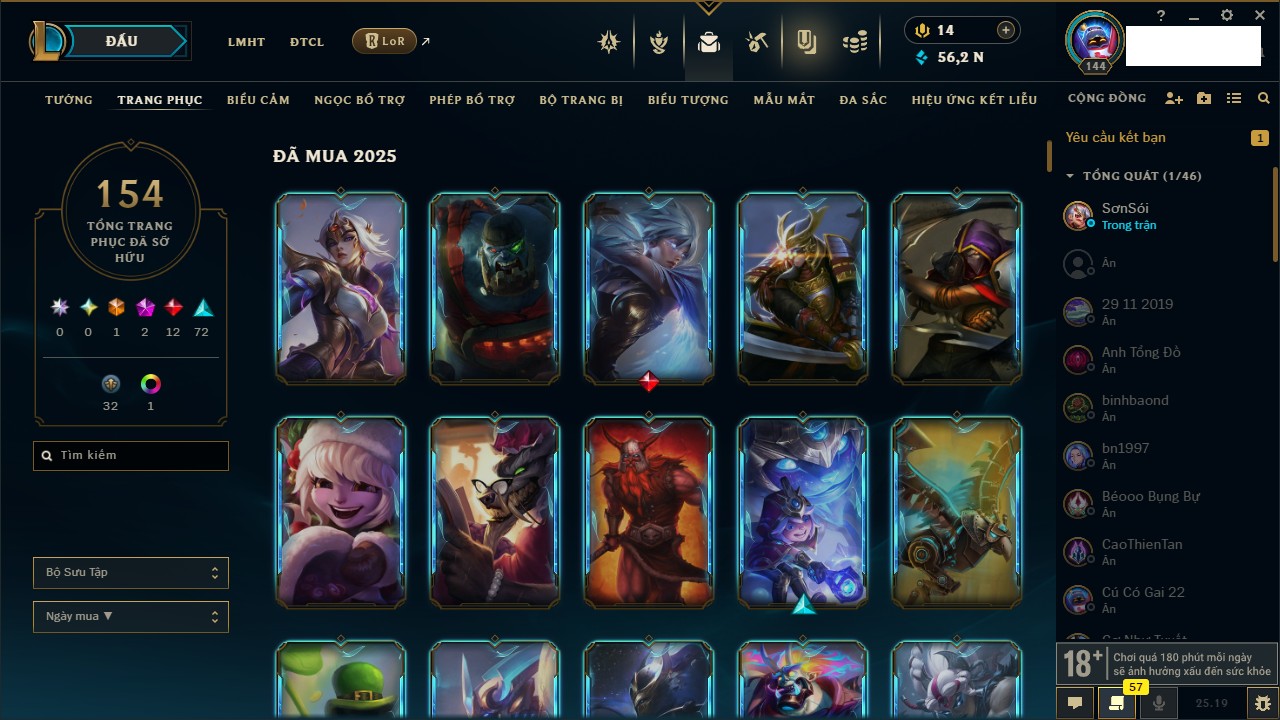Viewport: 1280px width, 720px height.
Task: Open the ĐTCL menu entry
Action: [307, 42]
